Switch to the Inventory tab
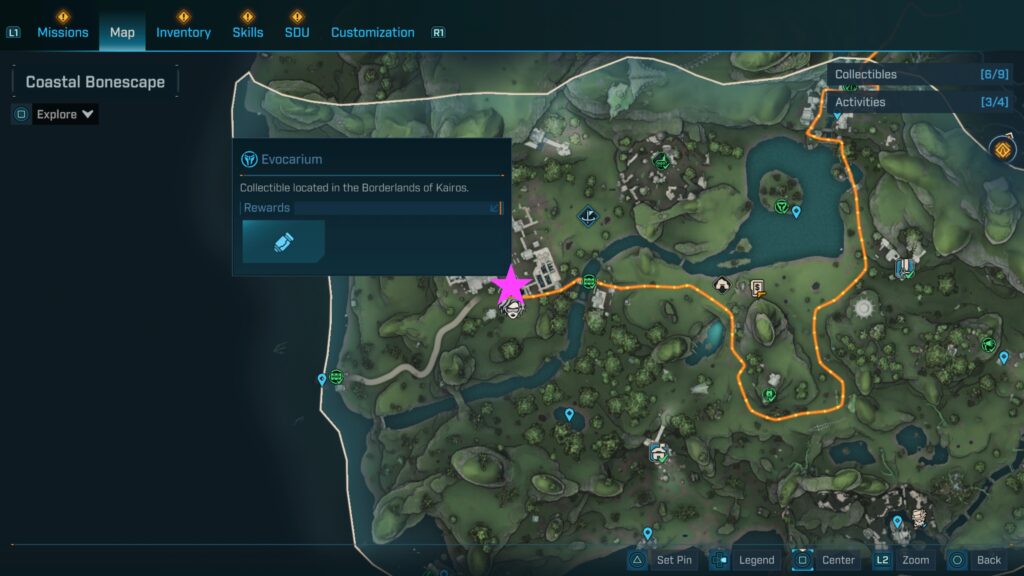Viewport: 1024px width, 576px height. [183, 32]
